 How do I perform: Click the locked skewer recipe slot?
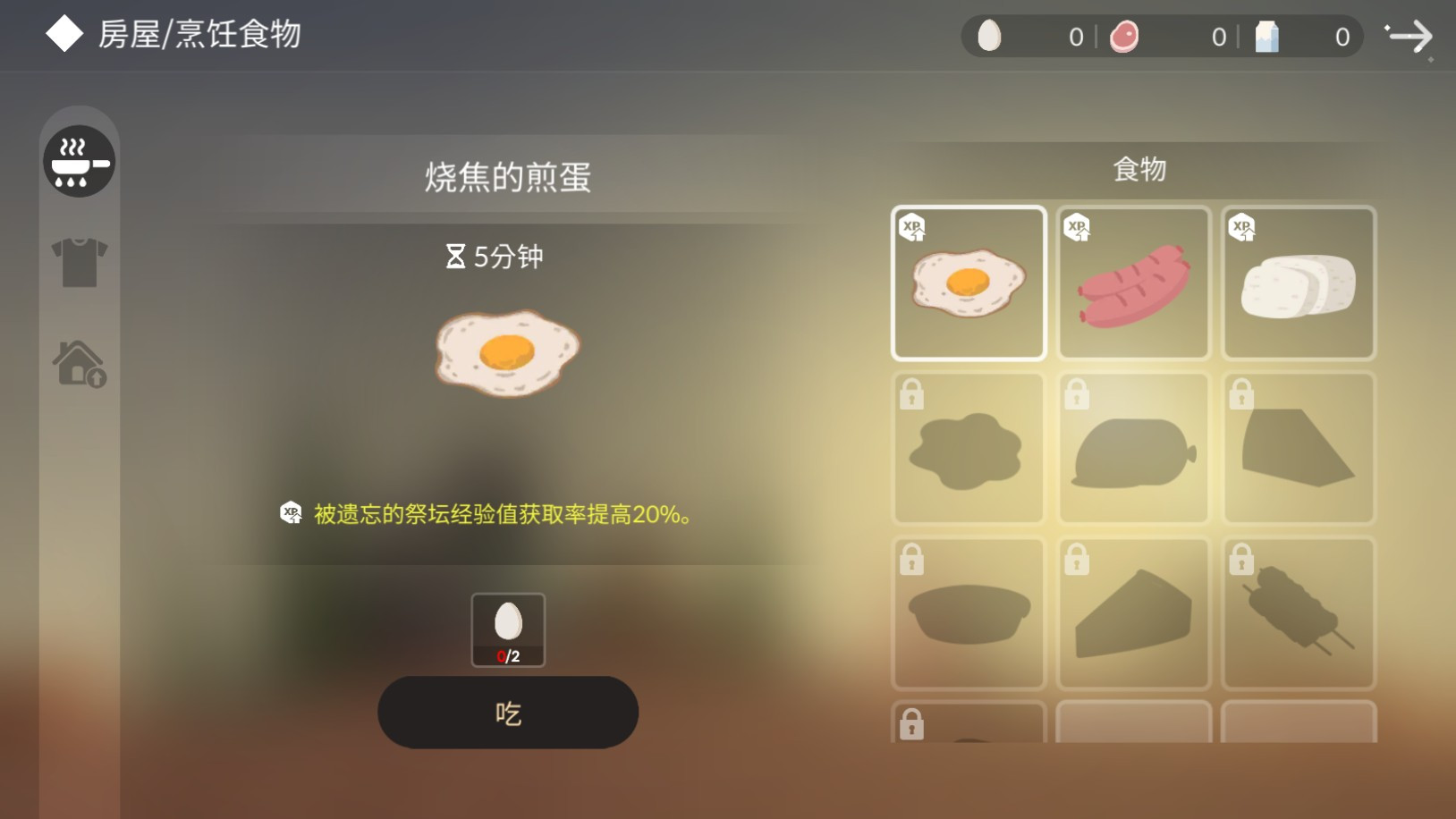(1298, 614)
